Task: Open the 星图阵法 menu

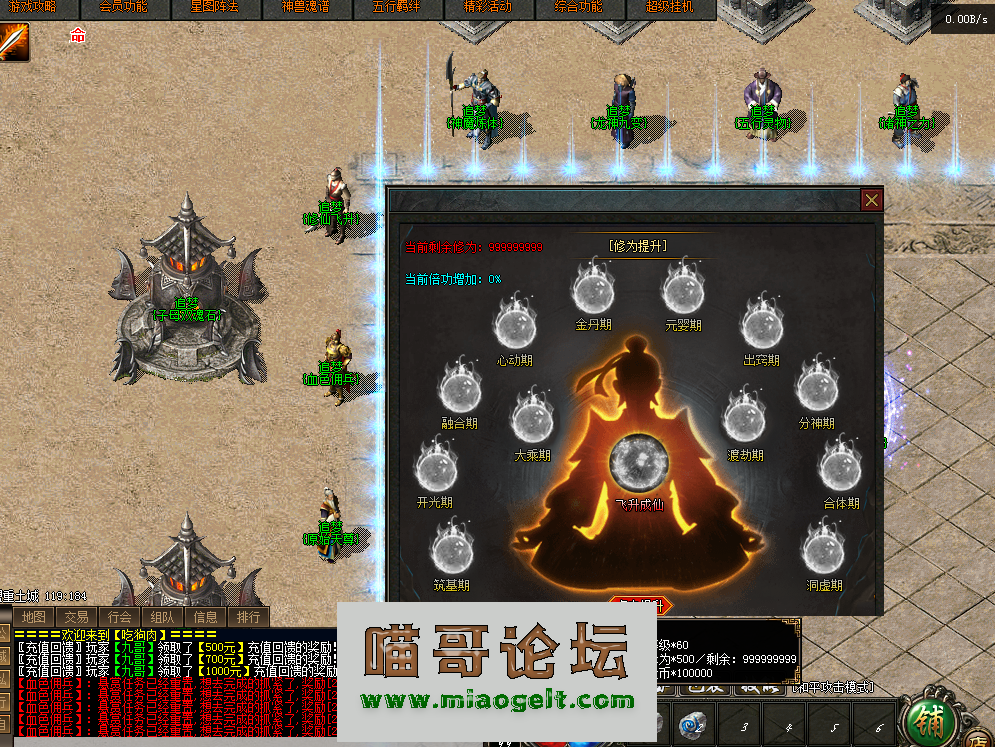Action: pyautogui.click(x=214, y=7)
